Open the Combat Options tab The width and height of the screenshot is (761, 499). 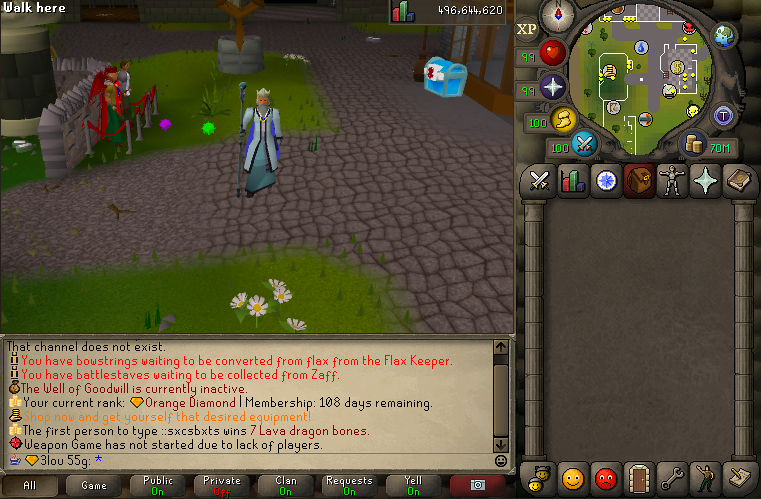pos(540,181)
